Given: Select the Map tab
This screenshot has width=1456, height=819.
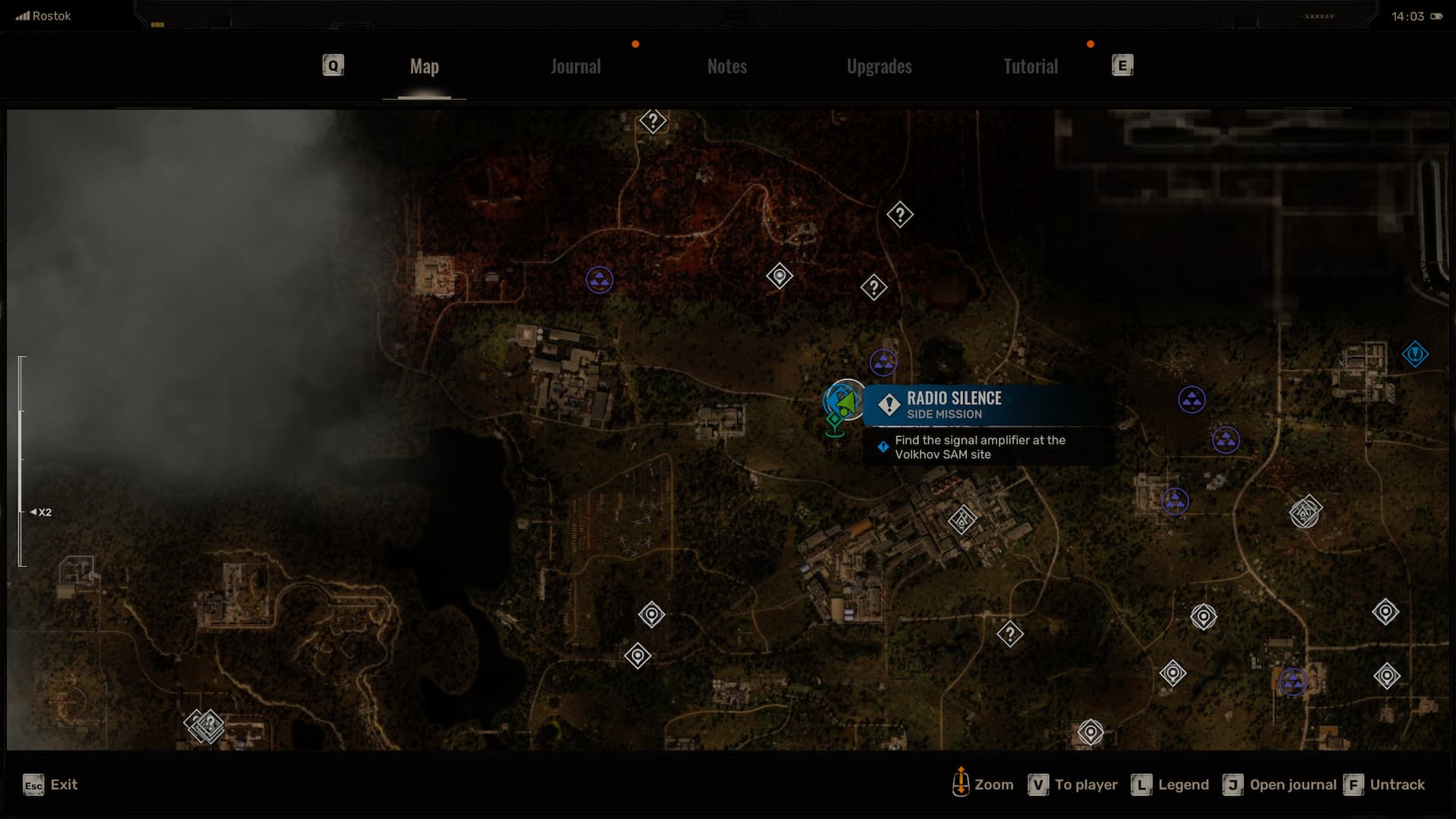Looking at the screenshot, I should 424,67.
